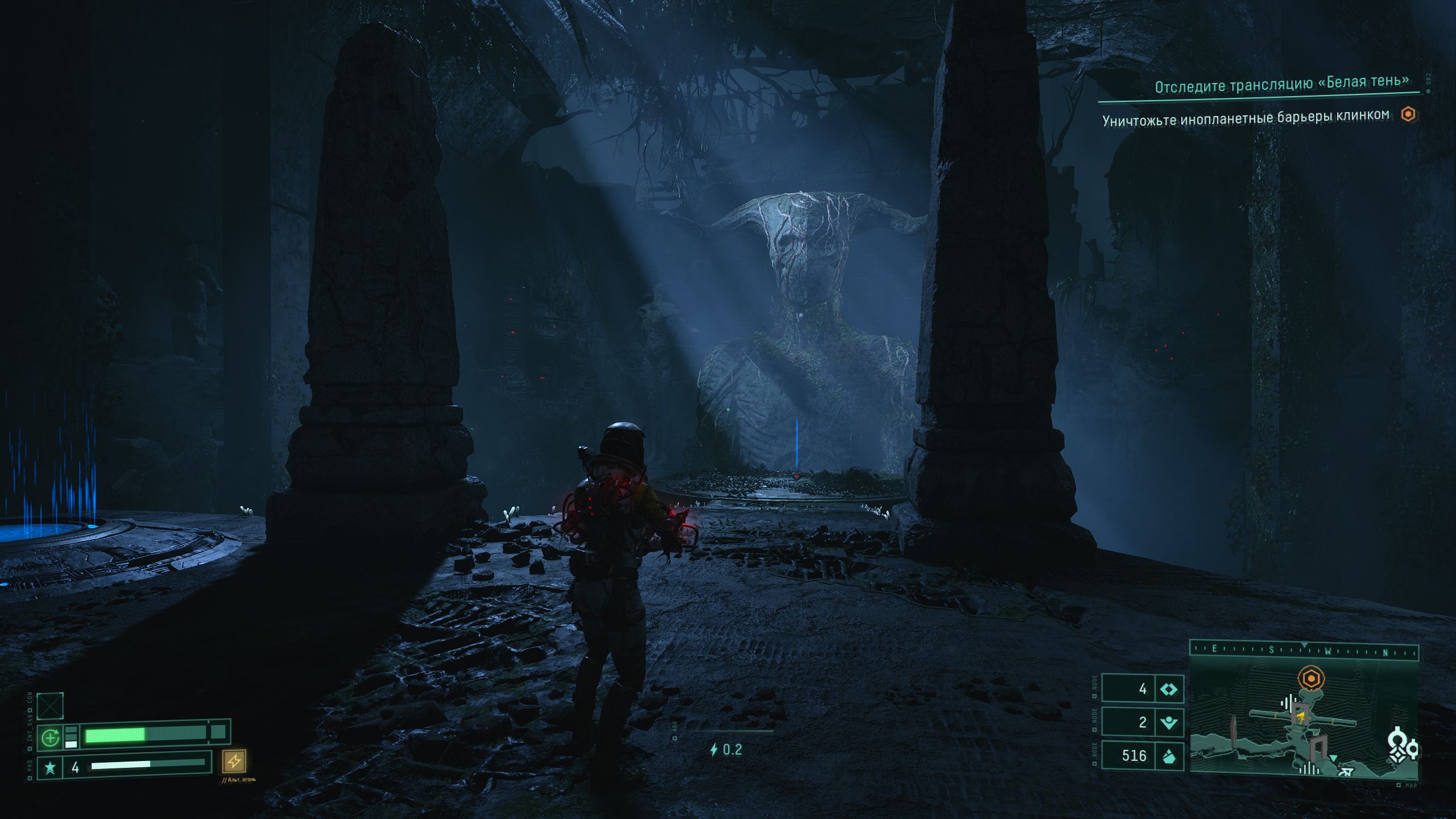Select the «Белая тень» objective title

(1282, 84)
